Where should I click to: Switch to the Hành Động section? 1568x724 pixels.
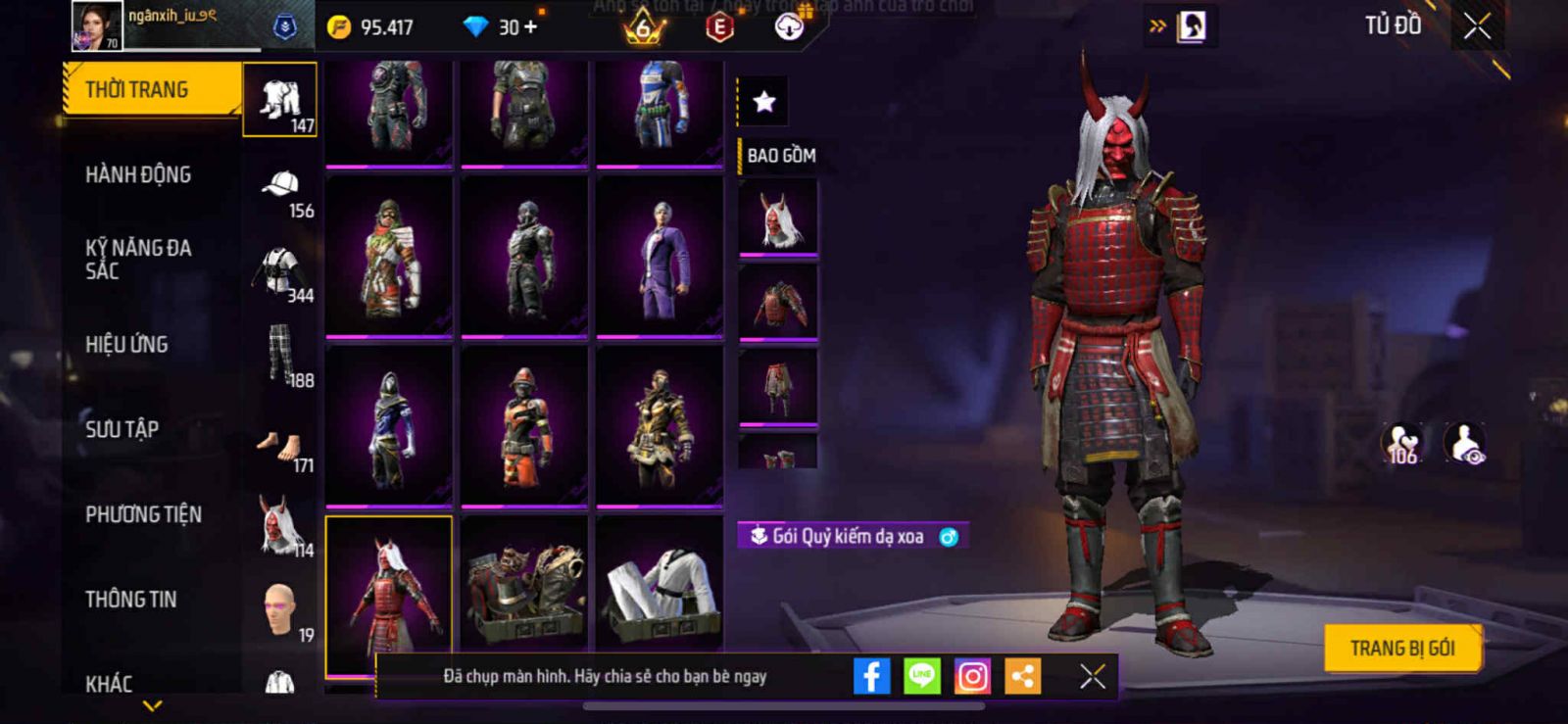point(138,175)
